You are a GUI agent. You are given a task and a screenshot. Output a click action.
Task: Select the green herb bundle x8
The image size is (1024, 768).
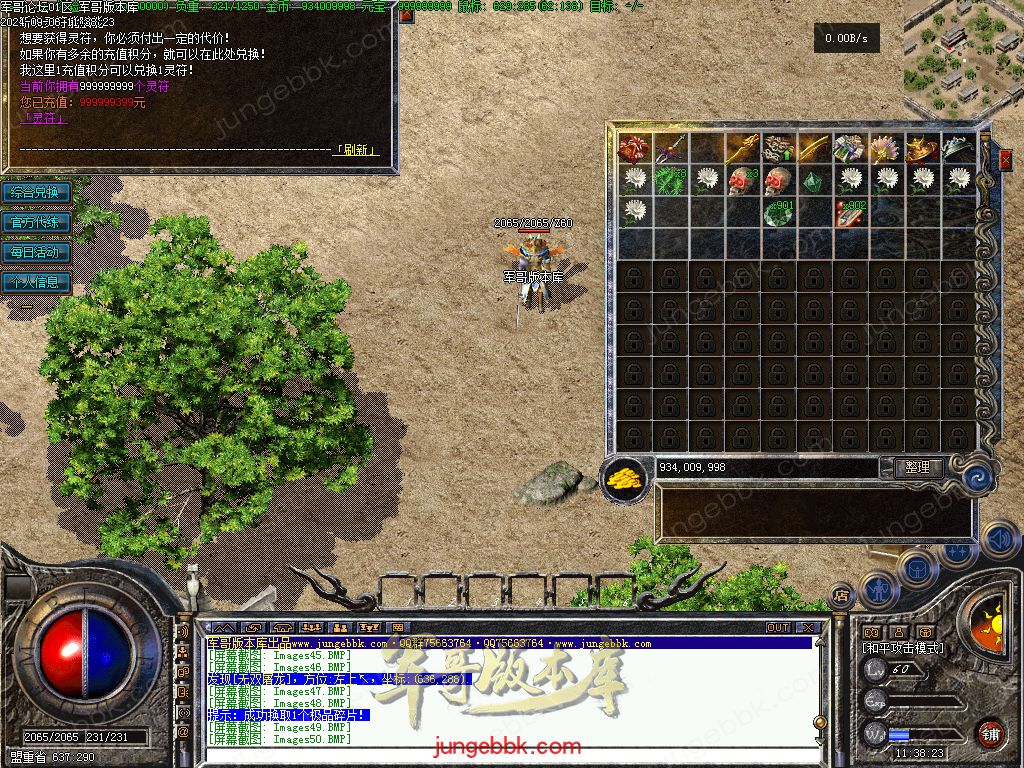tap(670, 180)
